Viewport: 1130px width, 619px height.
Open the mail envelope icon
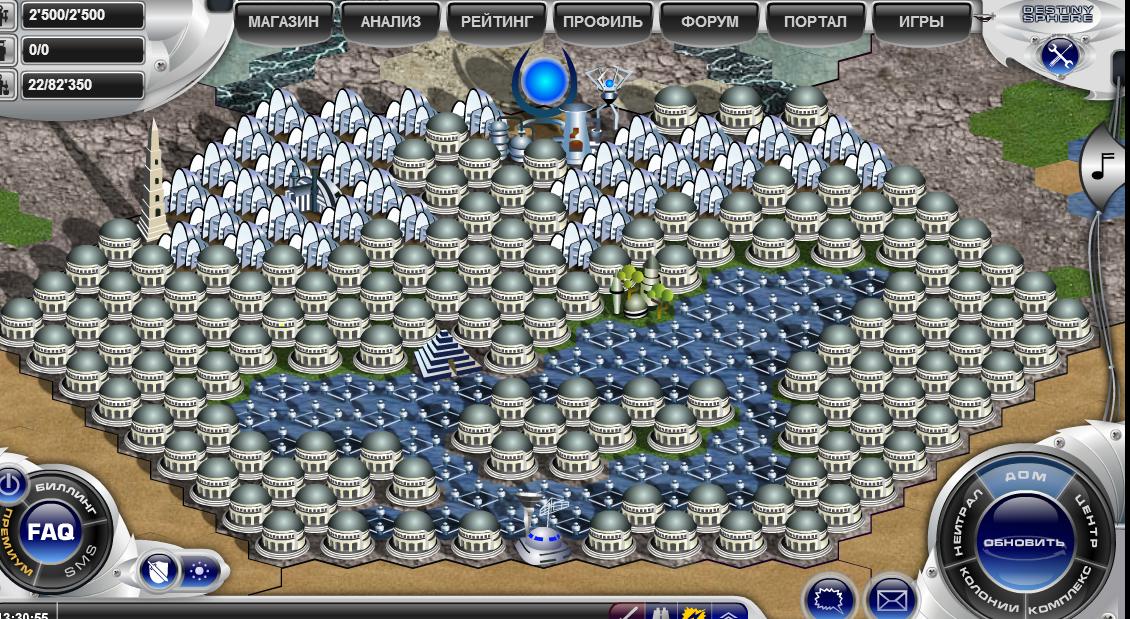(x=891, y=599)
